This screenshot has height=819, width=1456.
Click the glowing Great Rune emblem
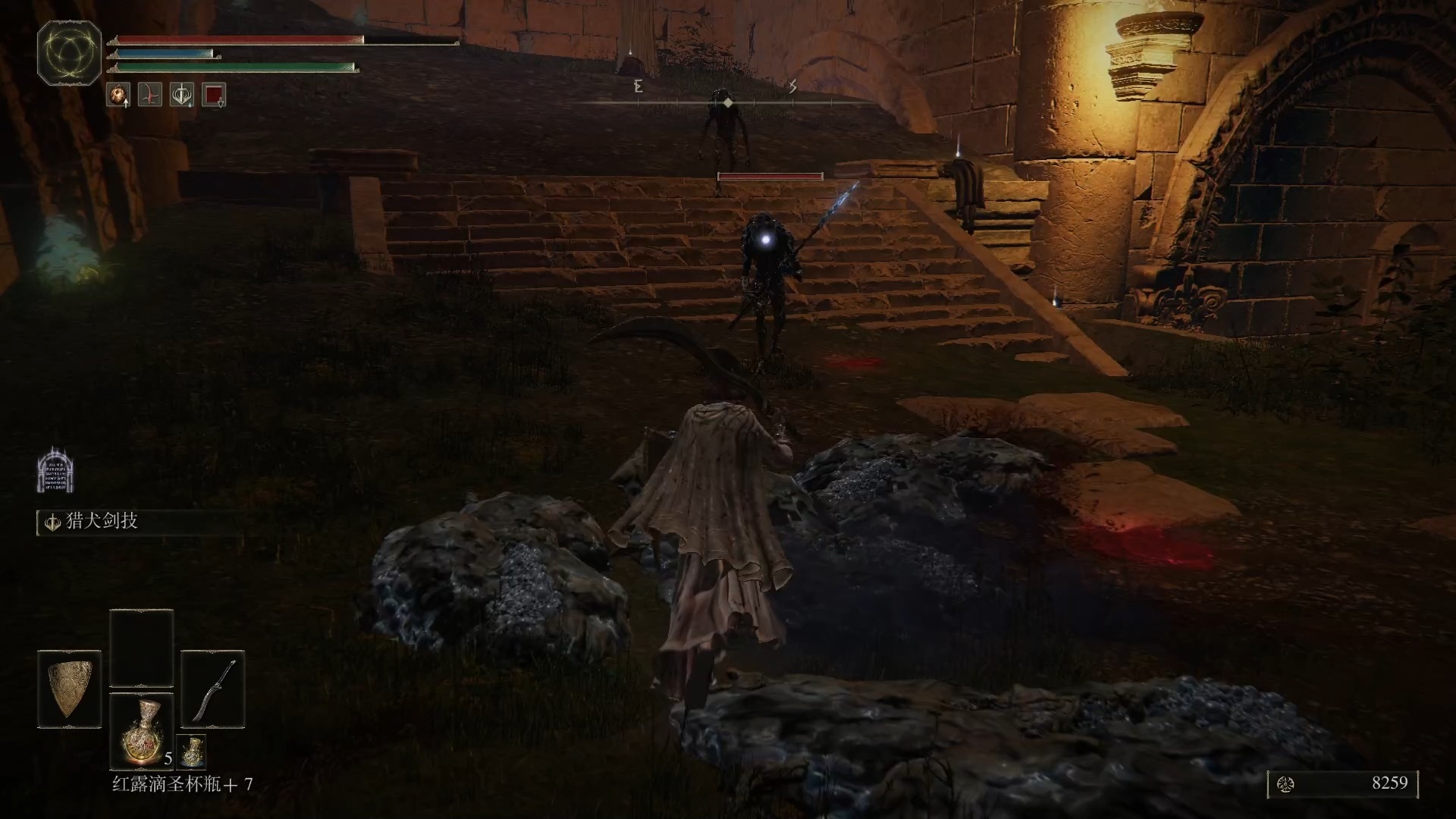coord(70,53)
